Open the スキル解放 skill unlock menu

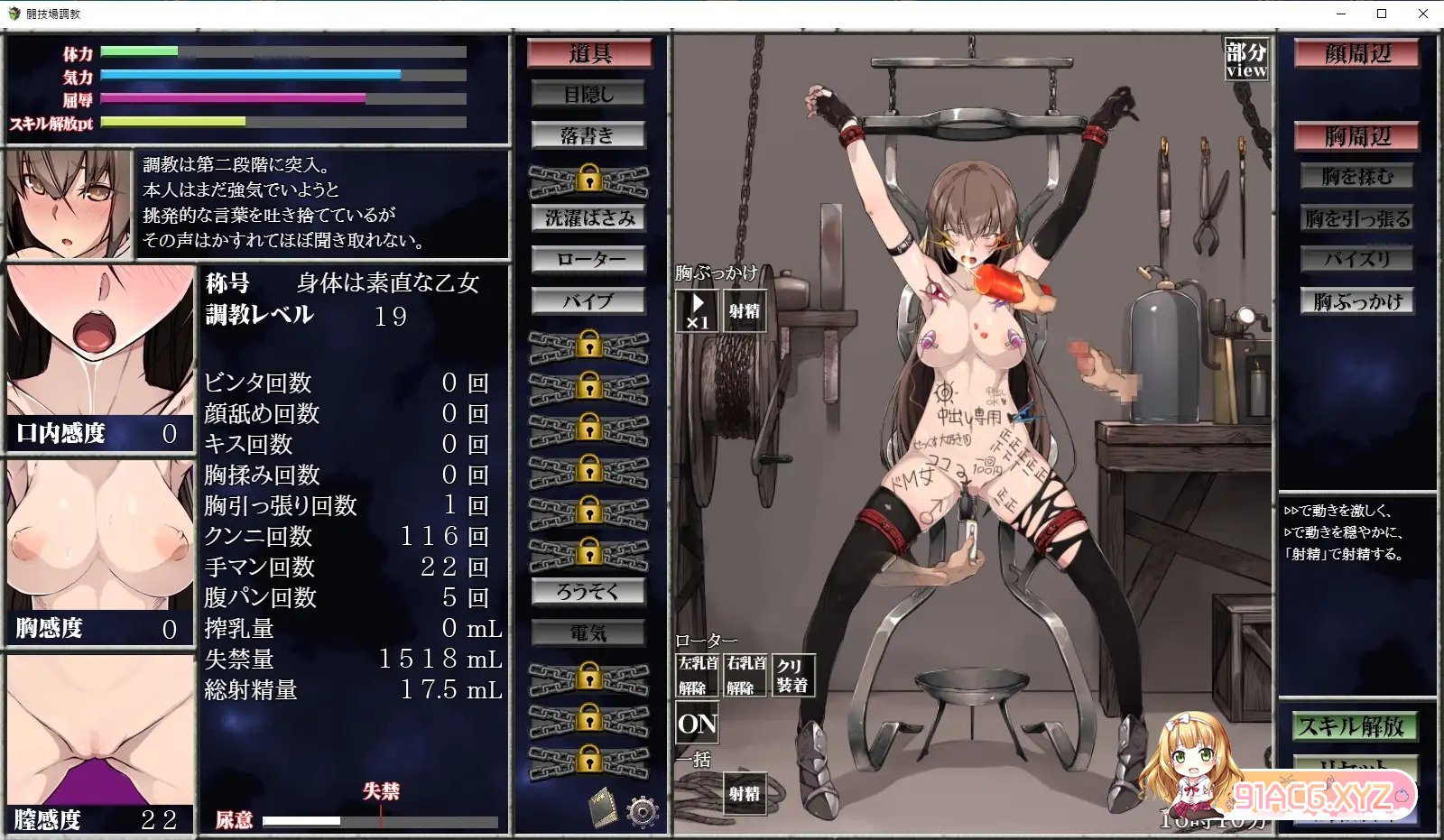(x=1351, y=726)
